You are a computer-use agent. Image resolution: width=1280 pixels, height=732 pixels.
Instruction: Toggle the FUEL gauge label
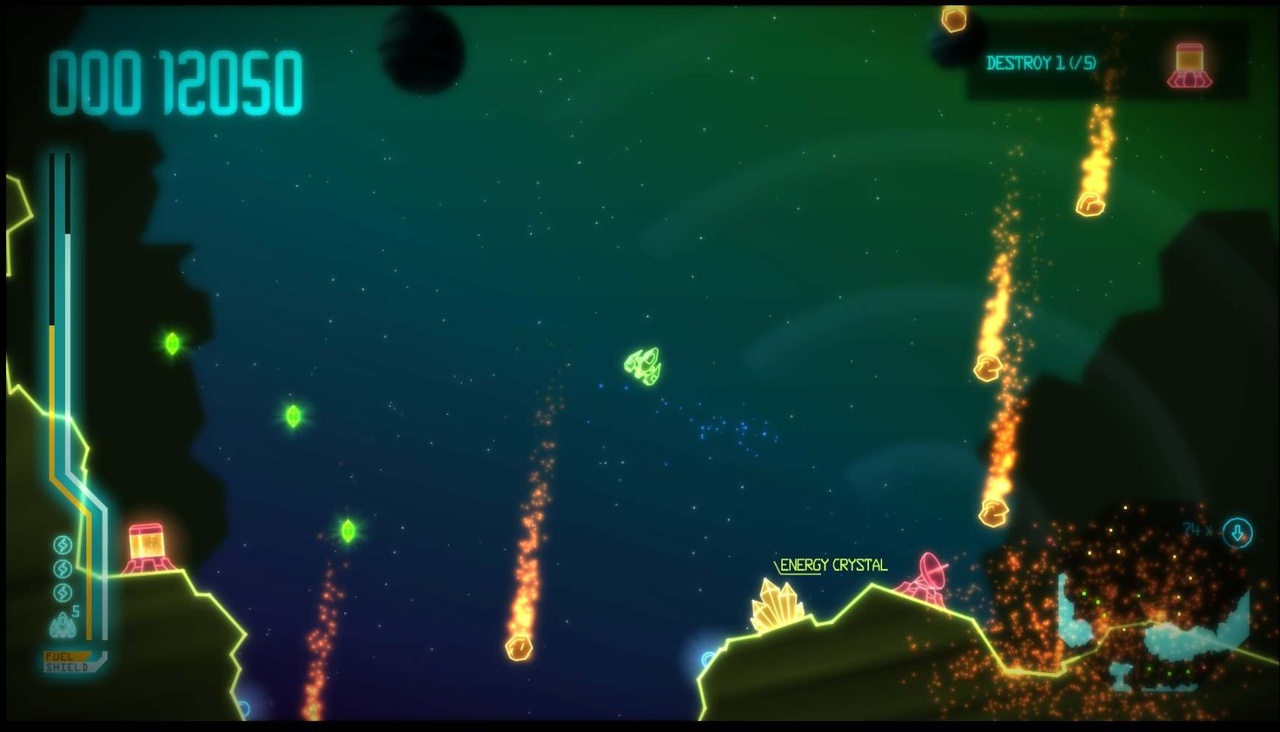coord(60,656)
